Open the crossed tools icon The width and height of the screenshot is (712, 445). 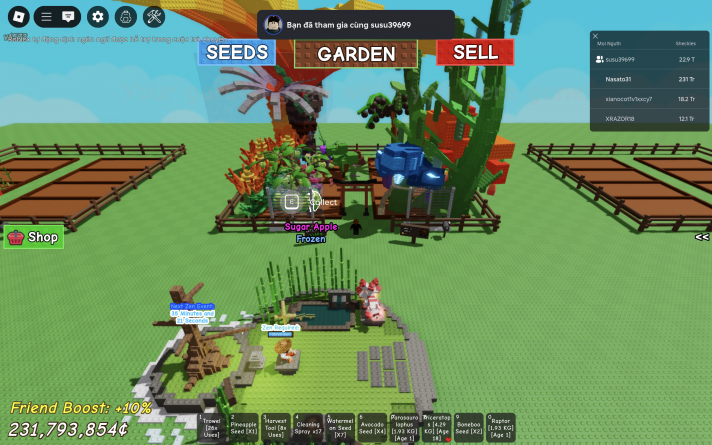click(154, 16)
